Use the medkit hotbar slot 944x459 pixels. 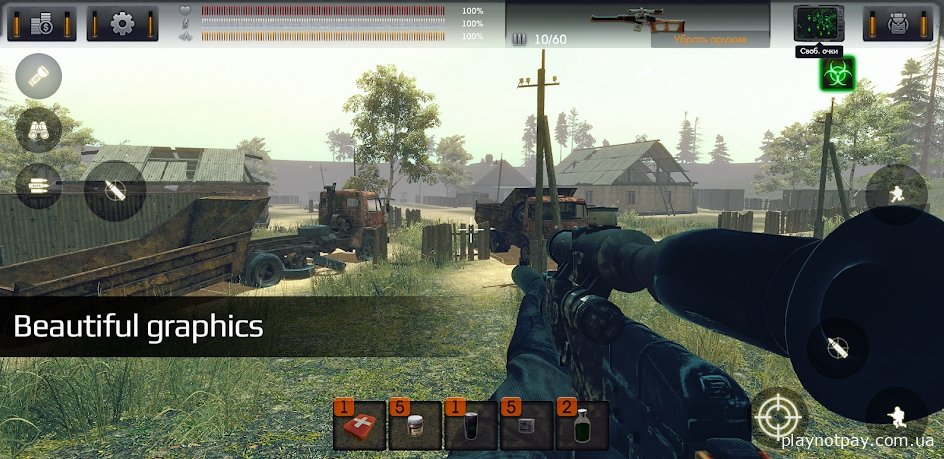[x=360, y=427]
